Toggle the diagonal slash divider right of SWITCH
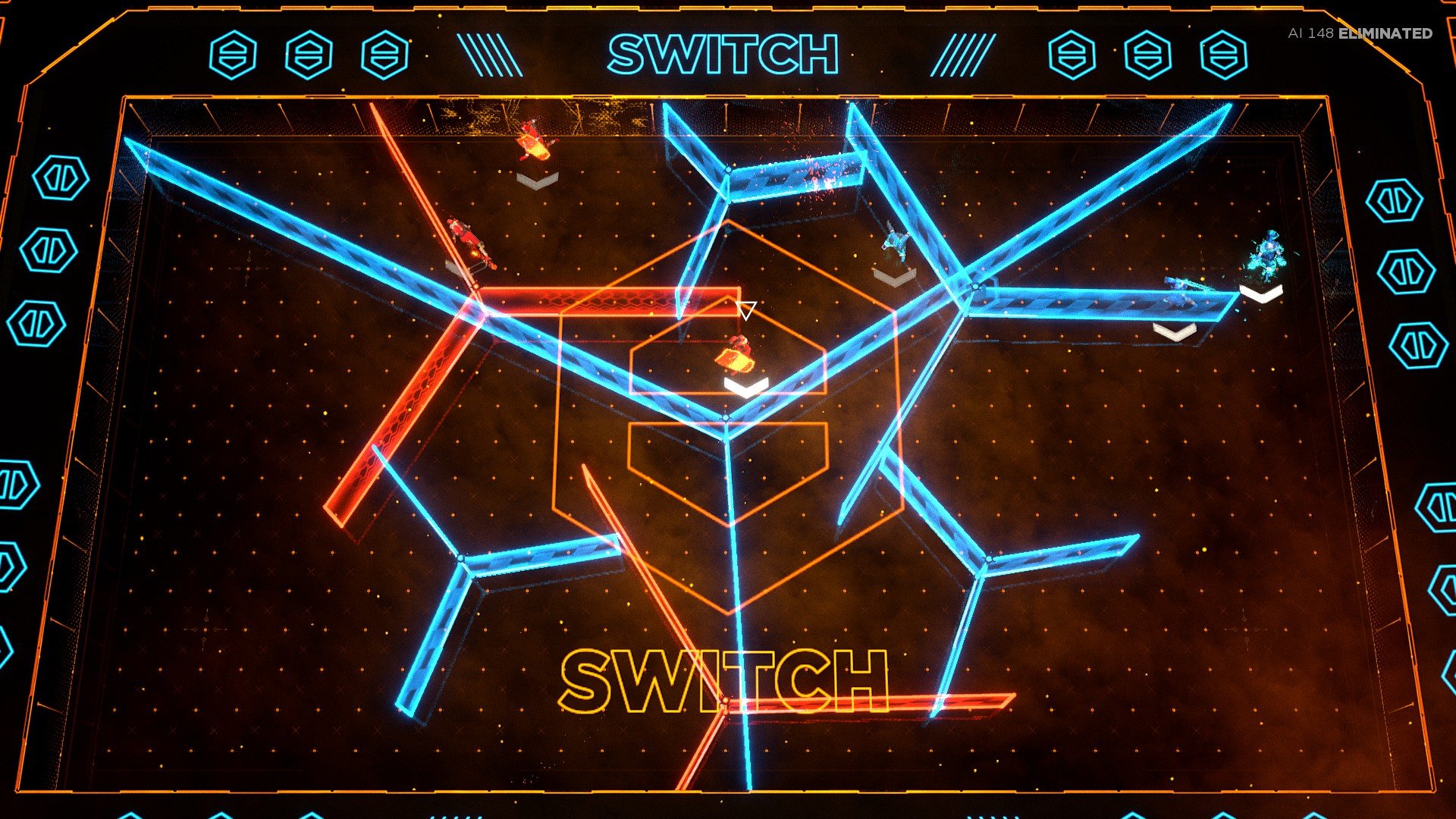 click(x=962, y=53)
